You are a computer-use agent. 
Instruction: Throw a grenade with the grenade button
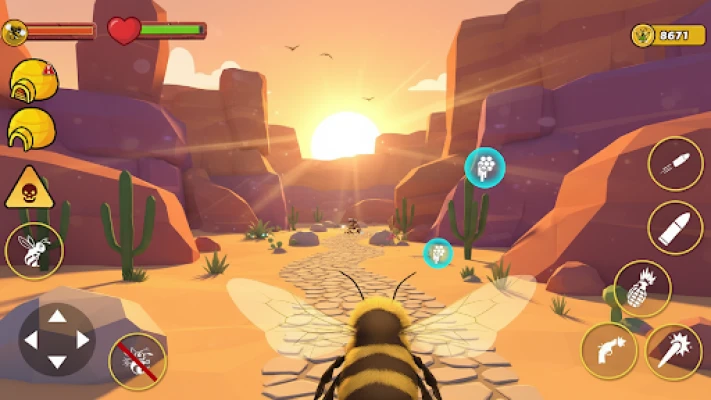[642, 289]
